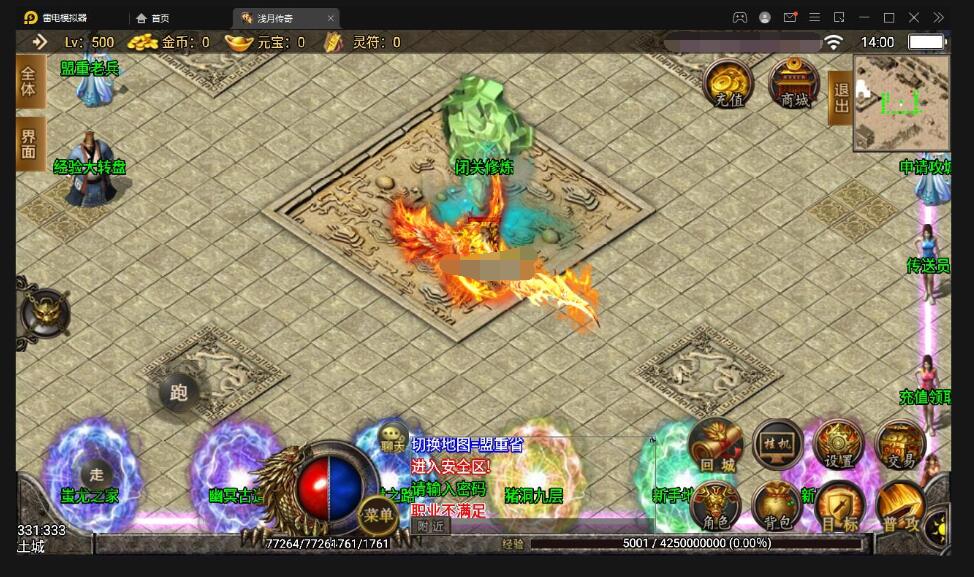
Task: Open the 背包 backpack
Action: pyautogui.click(x=778, y=507)
